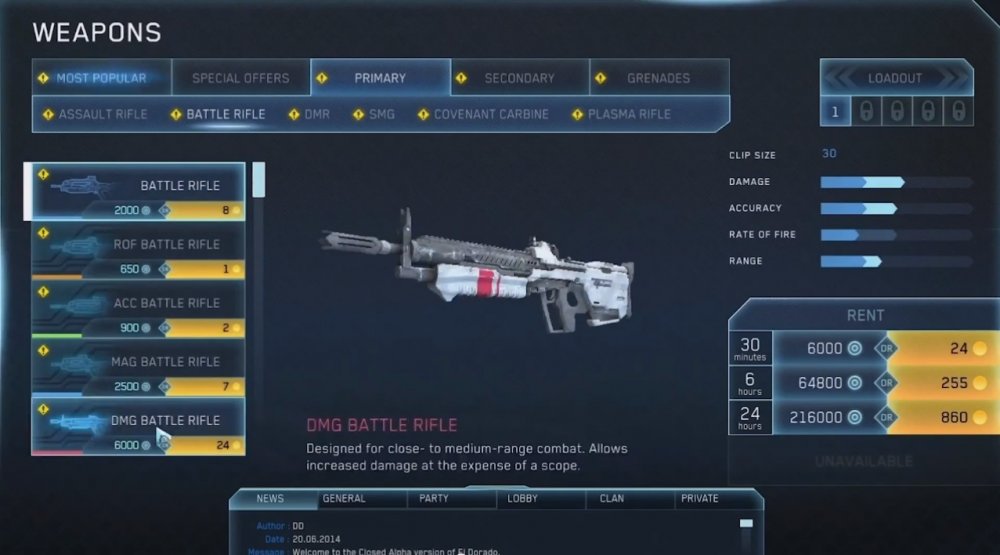View the Covenant Carbine subcategory

pos(490,114)
